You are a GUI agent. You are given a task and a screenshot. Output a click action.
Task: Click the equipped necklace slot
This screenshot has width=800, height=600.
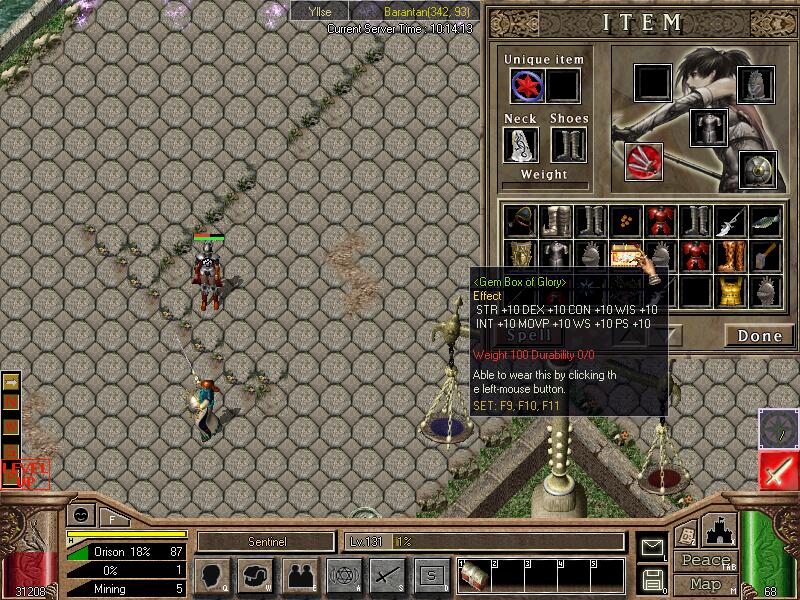pos(520,145)
